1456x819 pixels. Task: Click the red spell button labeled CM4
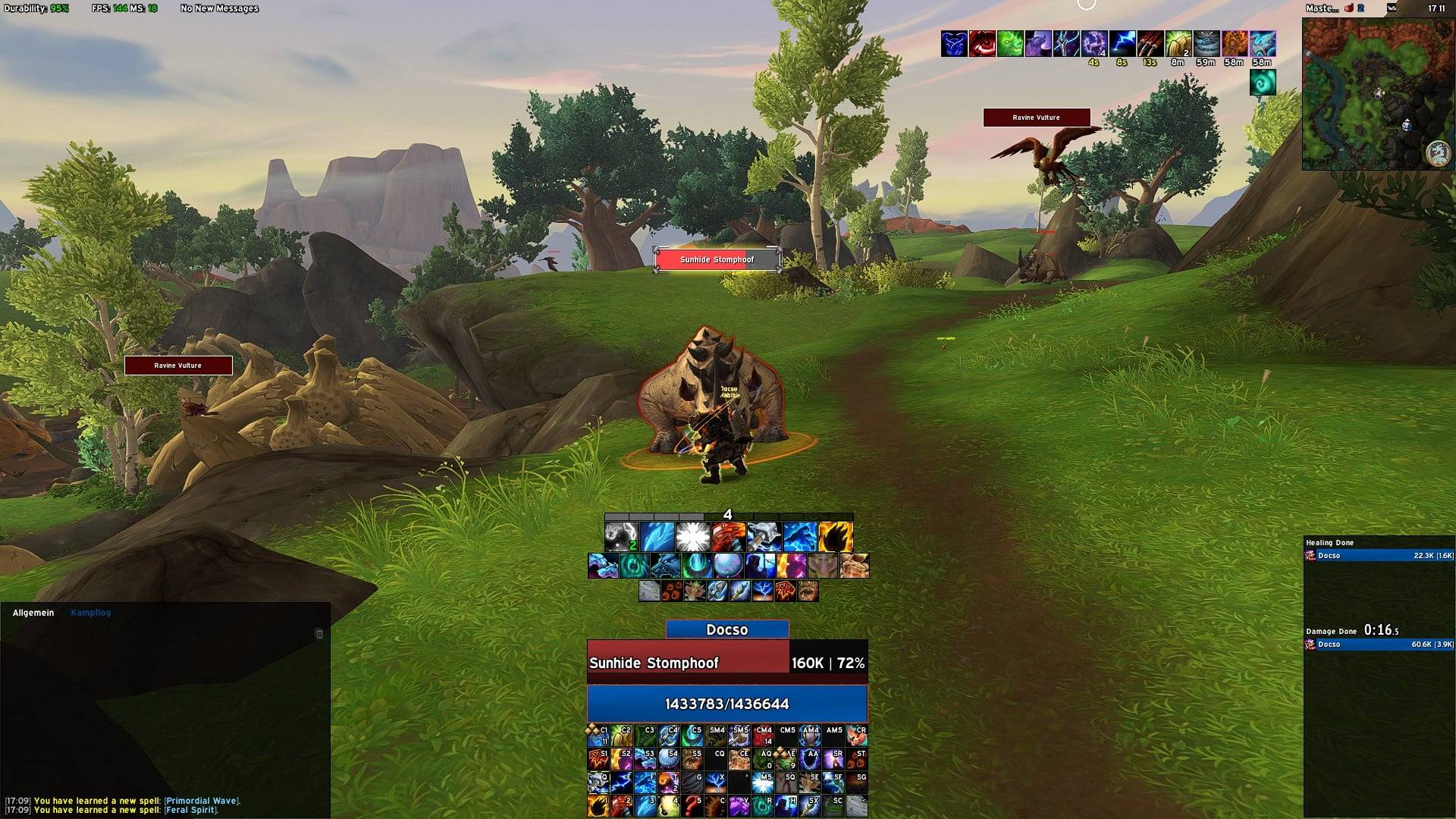pos(763,735)
